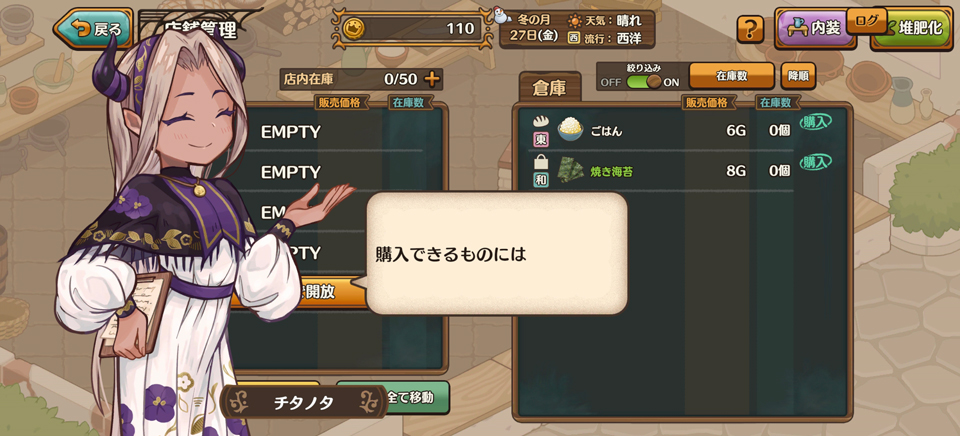Screen dimensions: 960x436
Task: Purchase ごはん with its 購入 button
Action: [x=815, y=122]
